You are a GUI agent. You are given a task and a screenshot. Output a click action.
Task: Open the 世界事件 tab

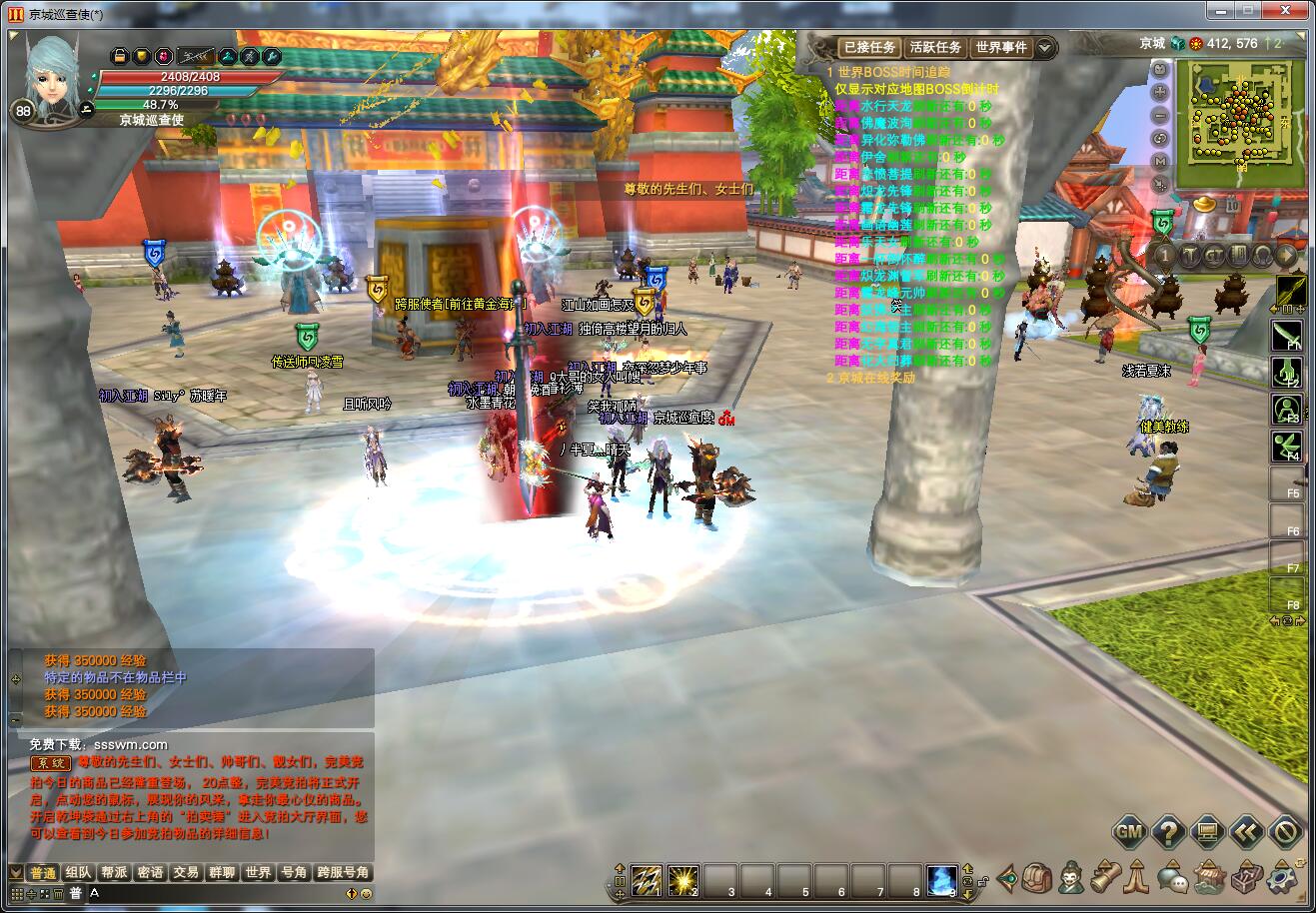point(1001,47)
